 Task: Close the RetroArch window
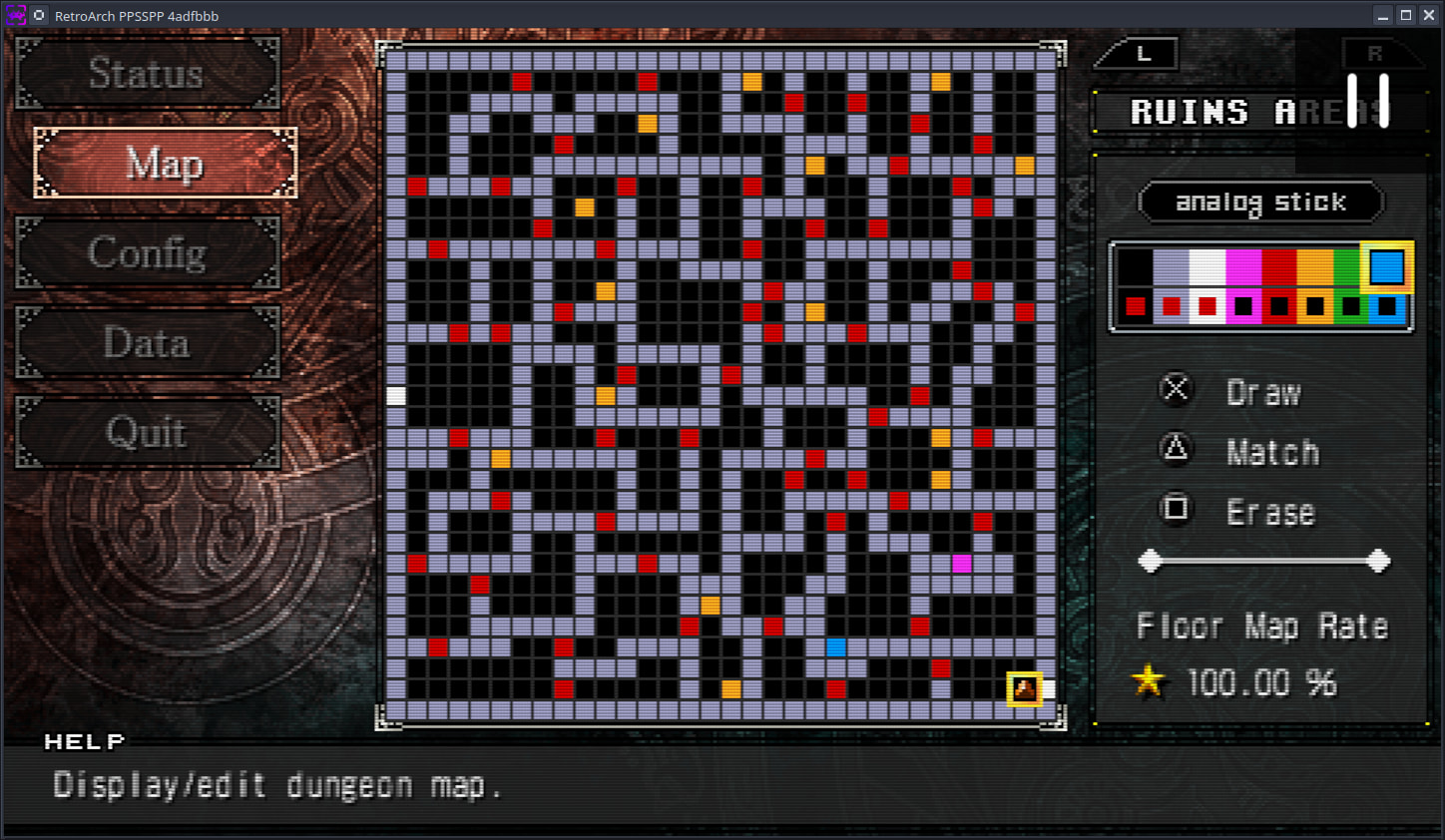click(1427, 15)
